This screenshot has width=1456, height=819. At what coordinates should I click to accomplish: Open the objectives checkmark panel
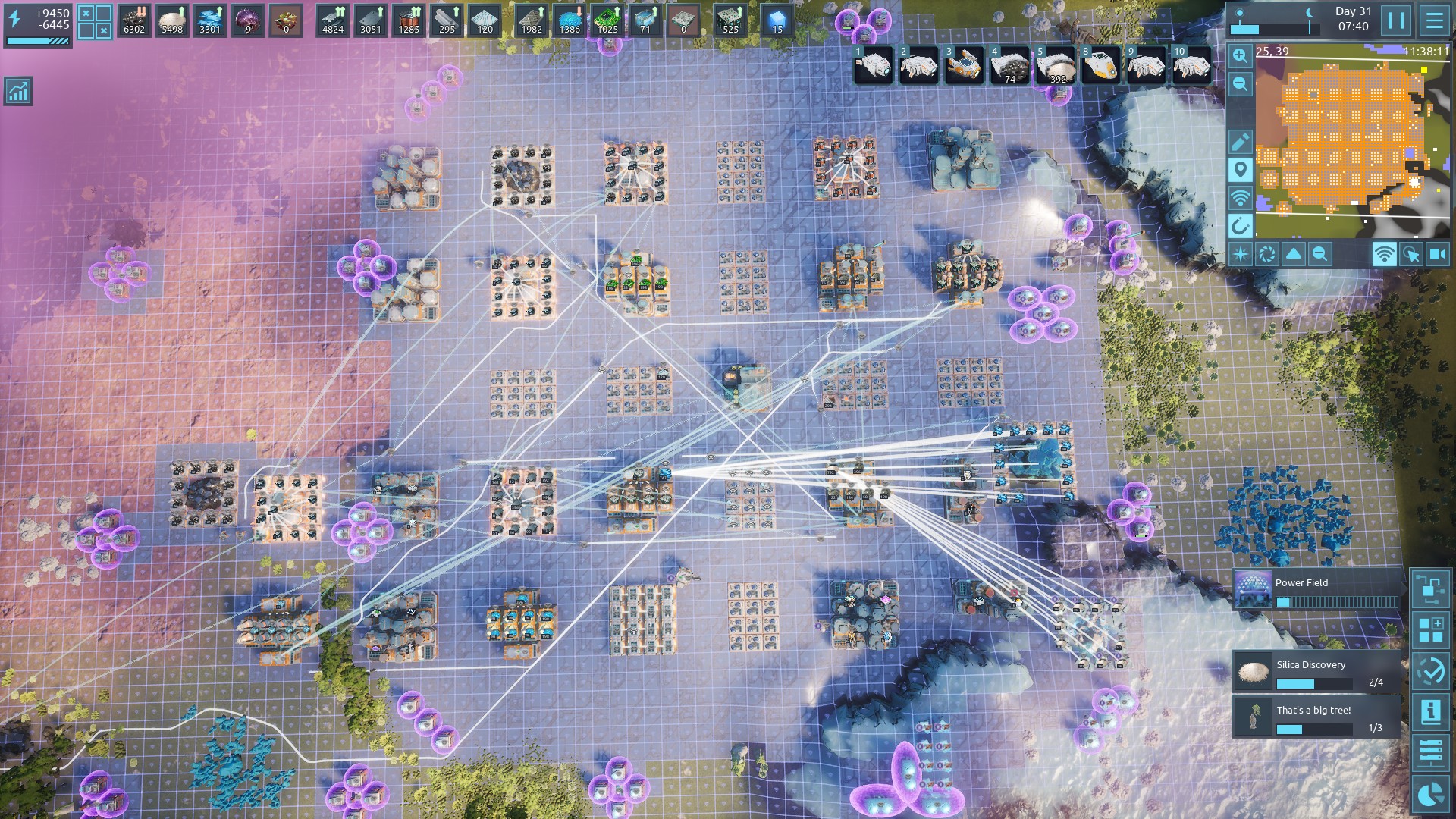coord(1431,671)
